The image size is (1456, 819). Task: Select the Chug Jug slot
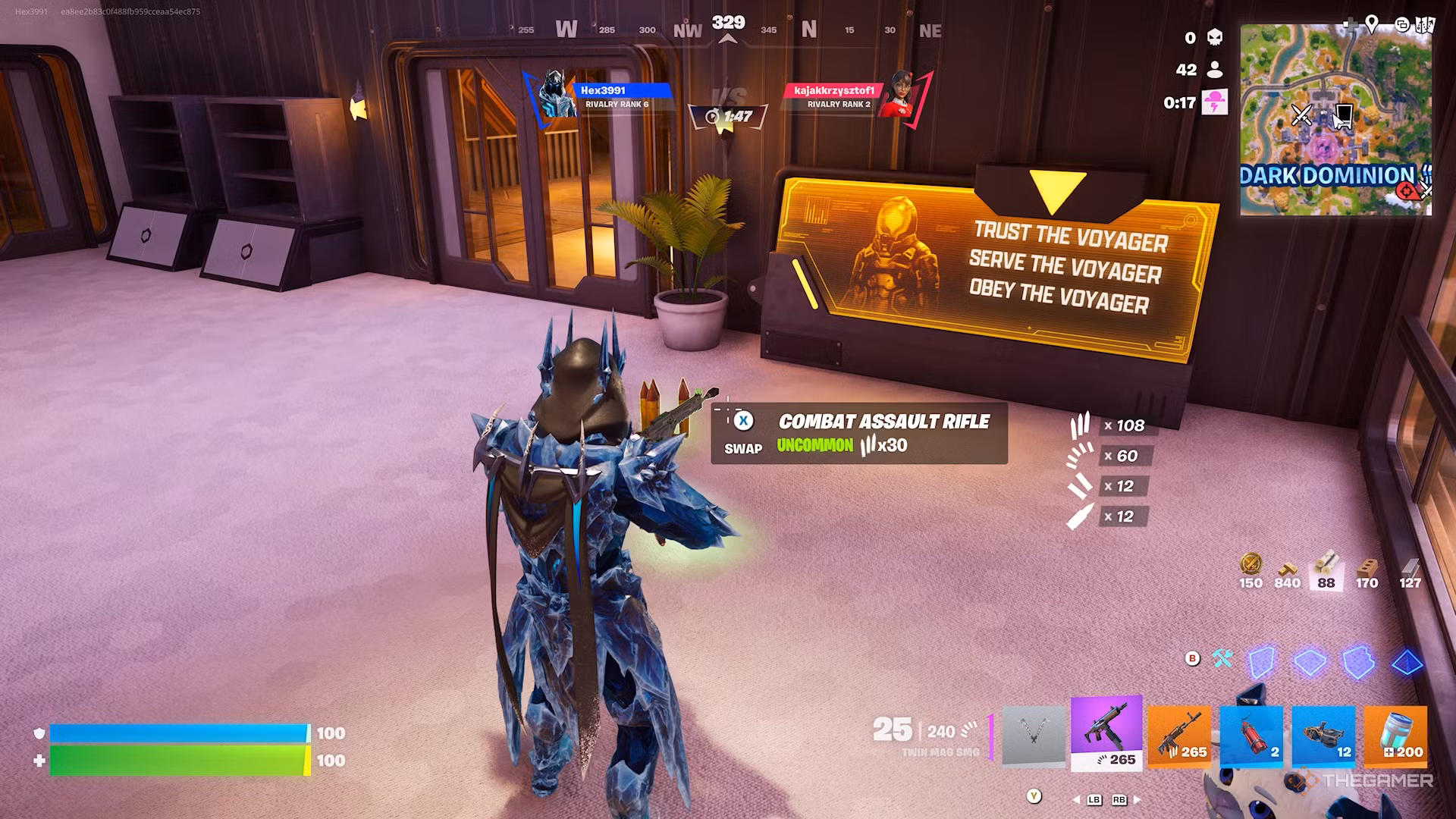(1395, 734)
